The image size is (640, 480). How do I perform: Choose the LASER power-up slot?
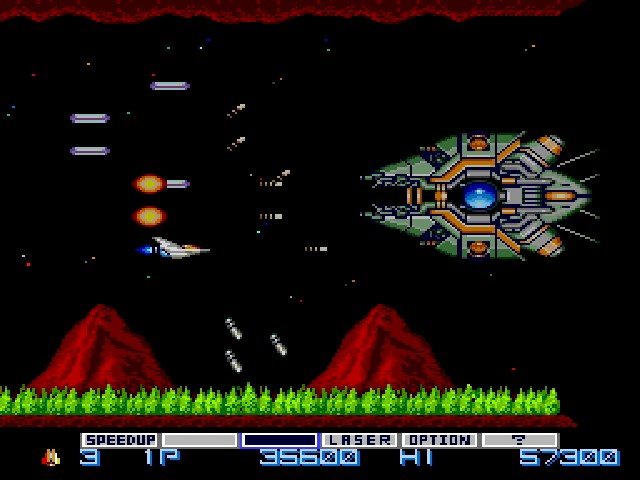click(x=360, y=440)
